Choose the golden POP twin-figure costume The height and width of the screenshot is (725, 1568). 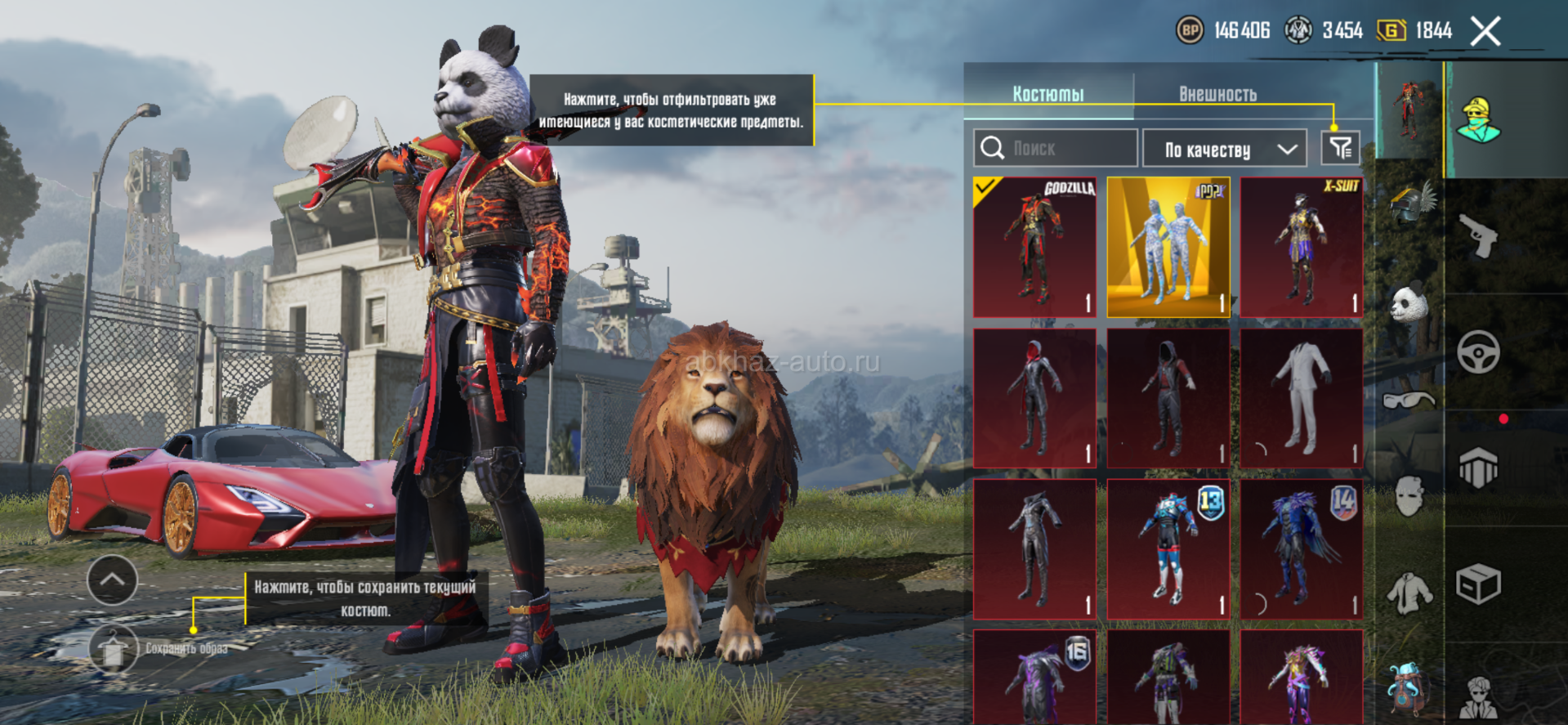point(1168,247)
